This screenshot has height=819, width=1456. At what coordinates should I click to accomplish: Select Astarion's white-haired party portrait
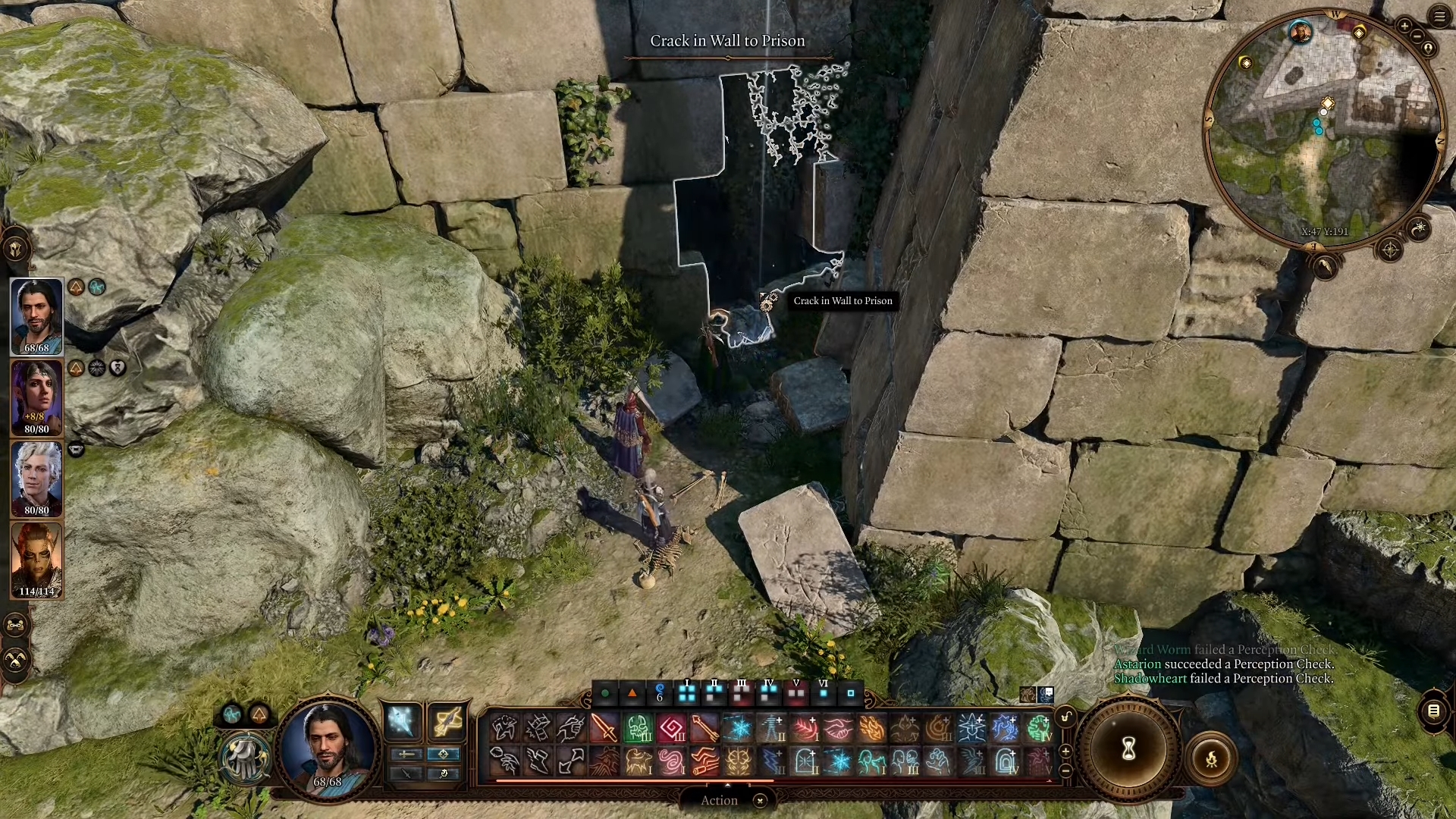click(36, 479)
